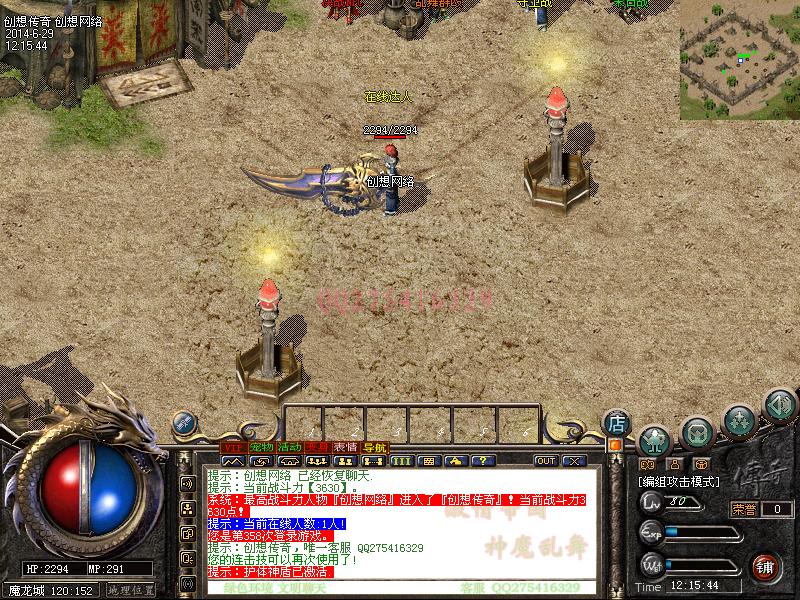Open the 导航 navigation tab
800x600 pixels.
pos(375,446)
